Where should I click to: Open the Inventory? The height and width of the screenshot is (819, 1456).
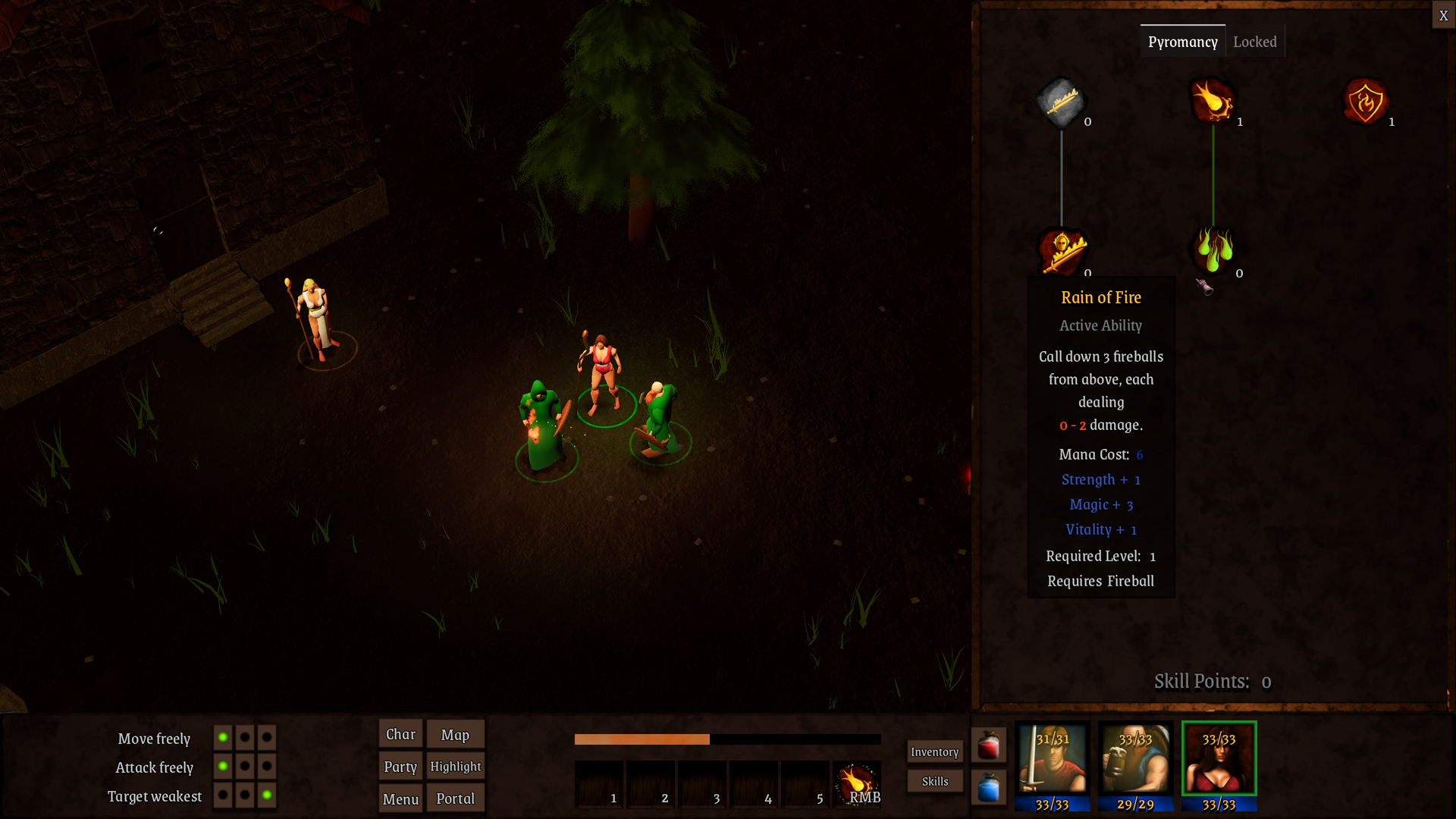934,752
